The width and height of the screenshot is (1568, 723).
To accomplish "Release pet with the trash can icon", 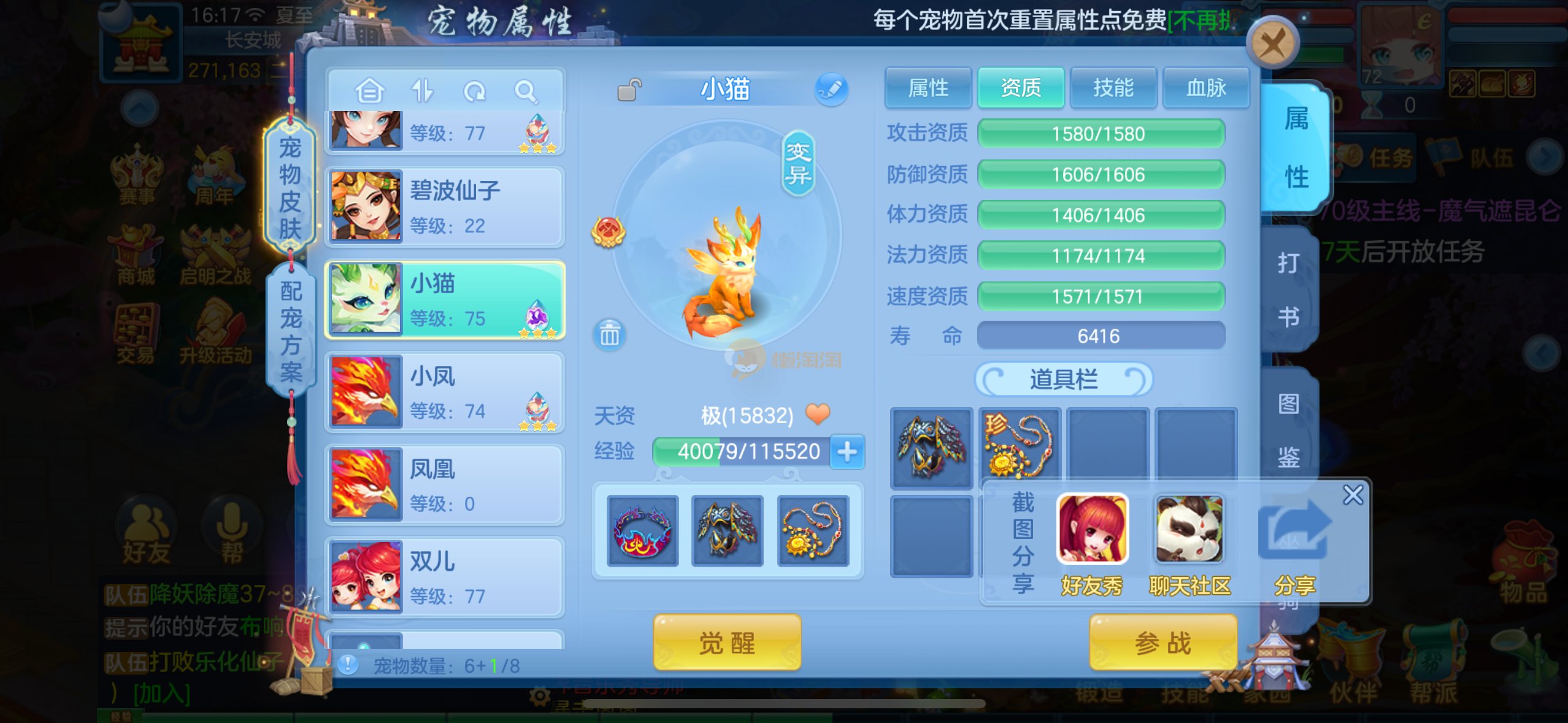I will coord(609,335).
